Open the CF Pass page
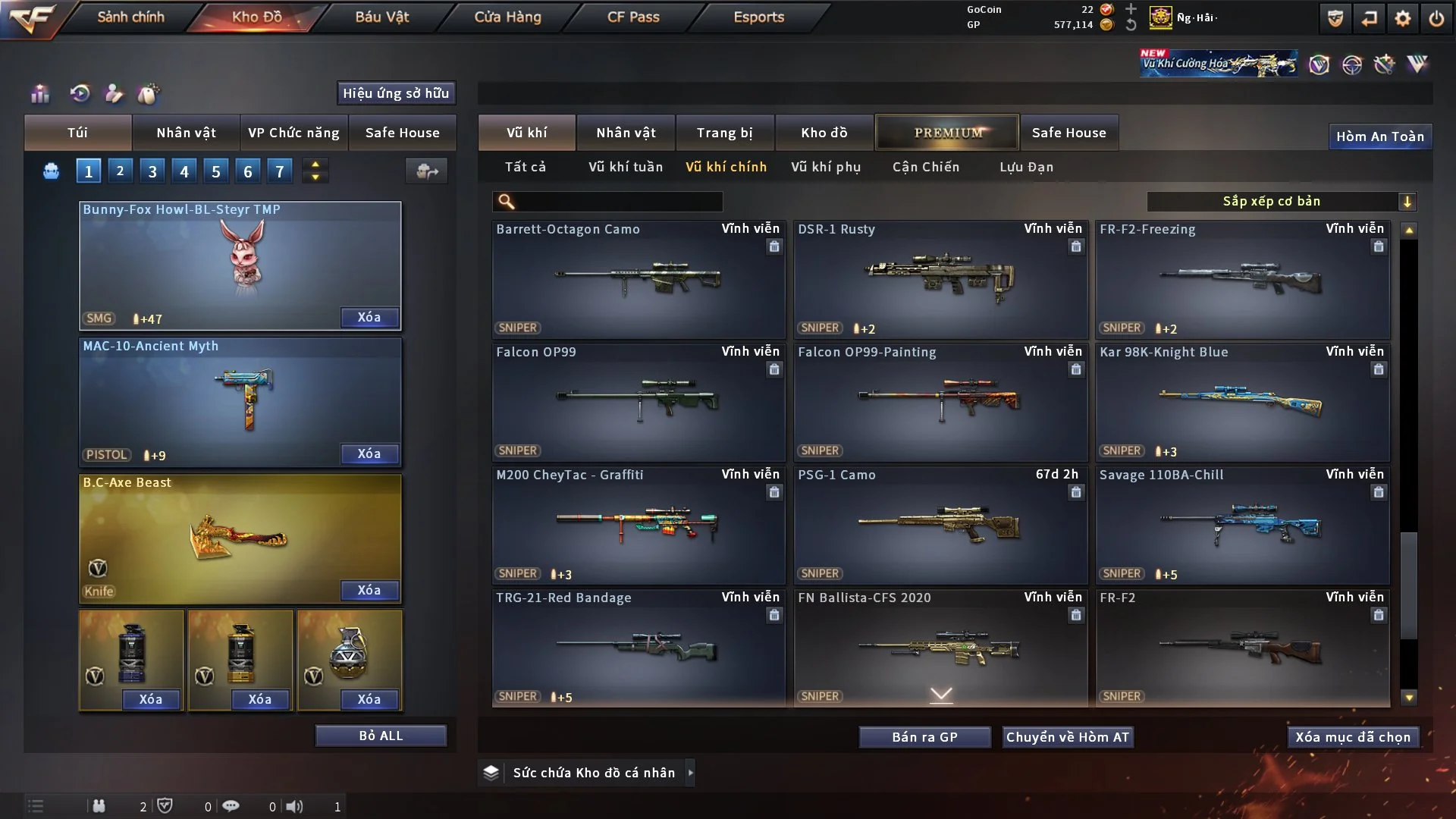The width and height of the screenshot is (1456, 819). click(x=633, y=17)
